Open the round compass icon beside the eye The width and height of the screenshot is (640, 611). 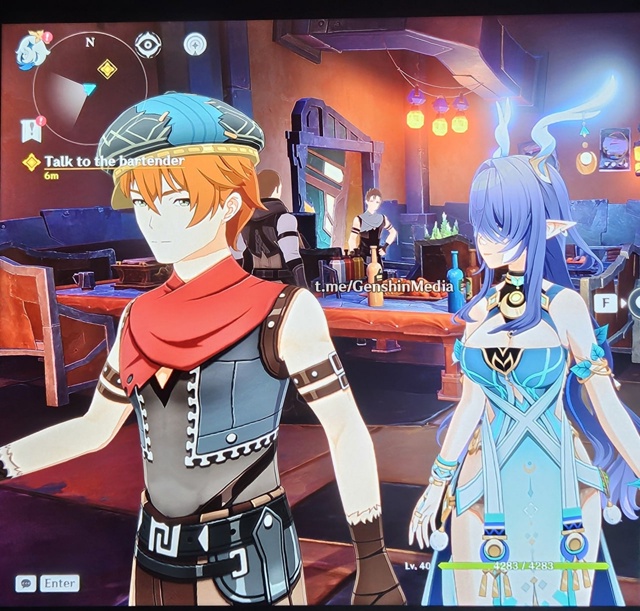195,44
